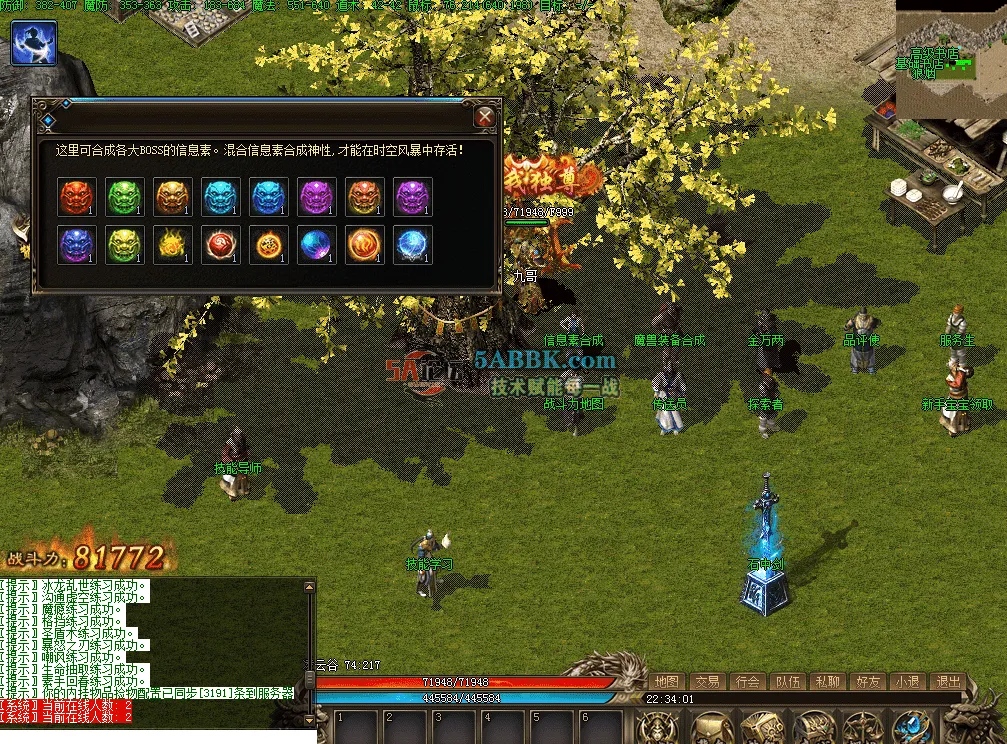The image size is (1007, 744).
Task: Choose the golden flame item
Action: (173, 245)
